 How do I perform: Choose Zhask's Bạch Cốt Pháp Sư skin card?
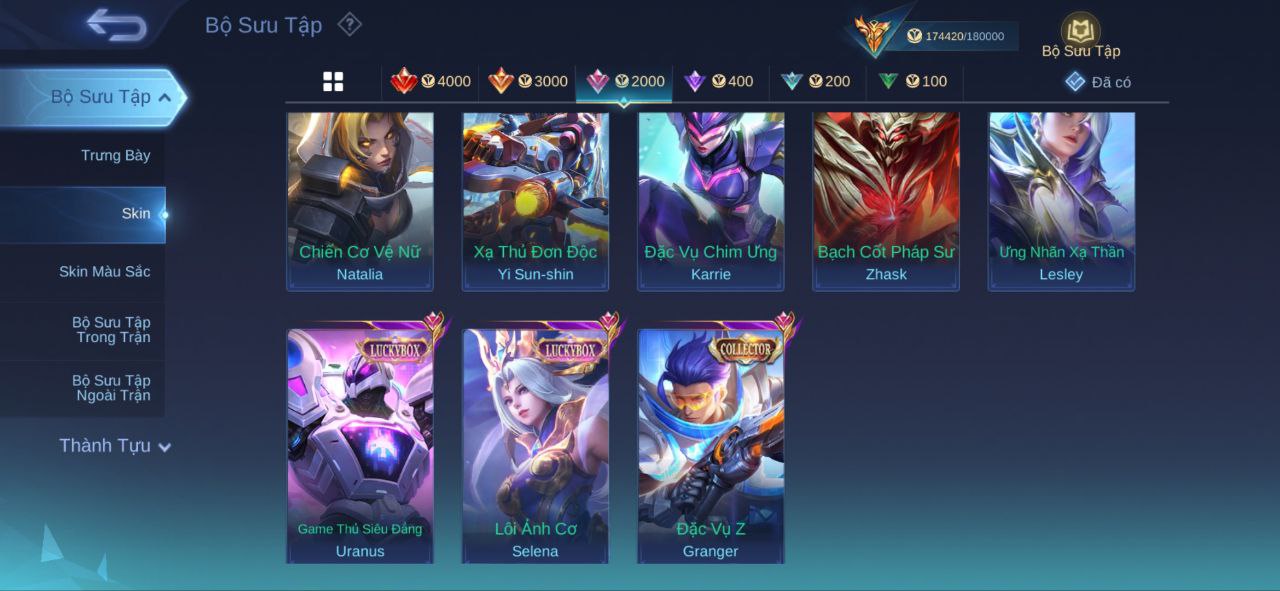886,200
